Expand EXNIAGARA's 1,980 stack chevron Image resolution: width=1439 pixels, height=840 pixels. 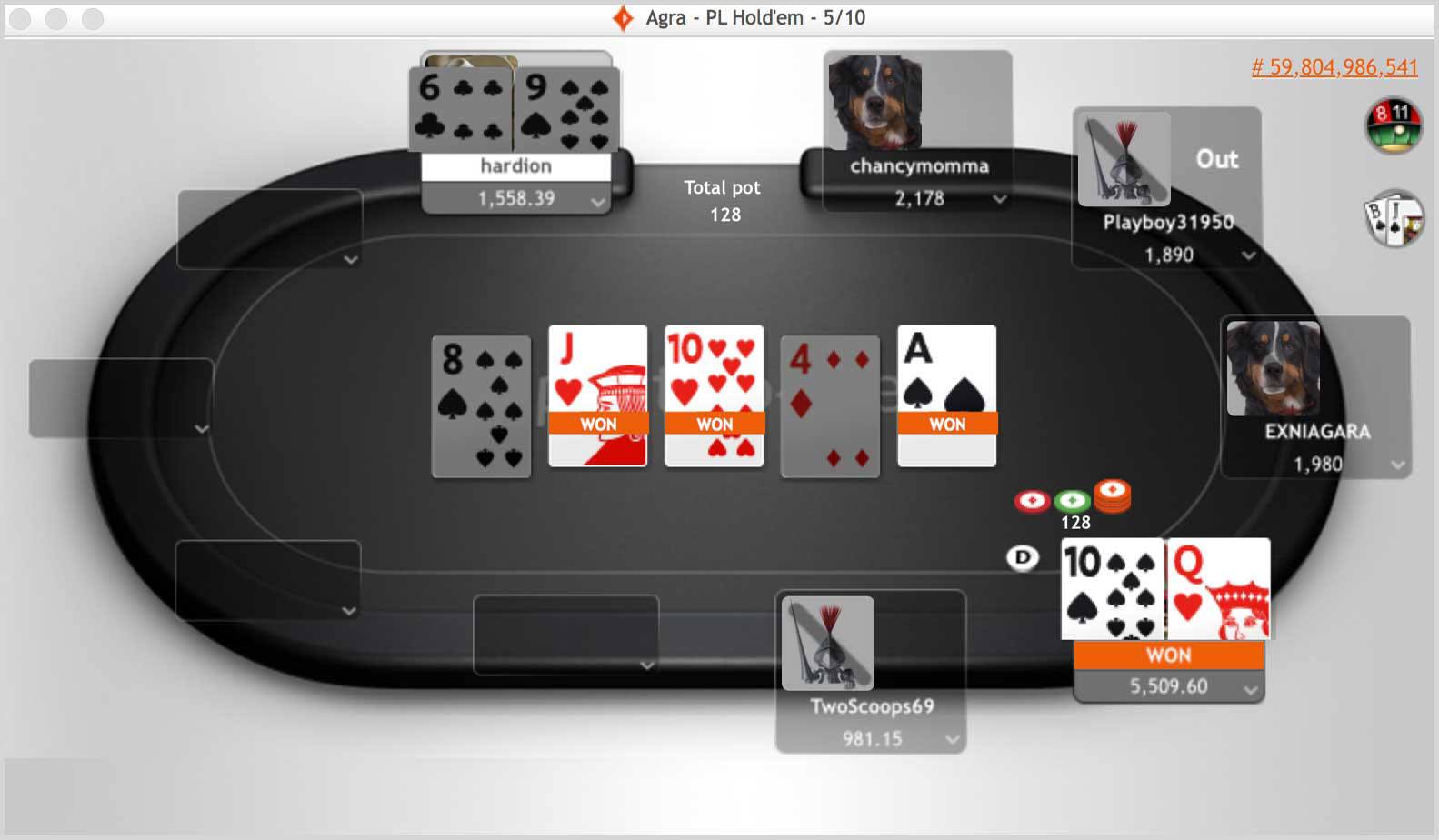[x=1398, y=465]
